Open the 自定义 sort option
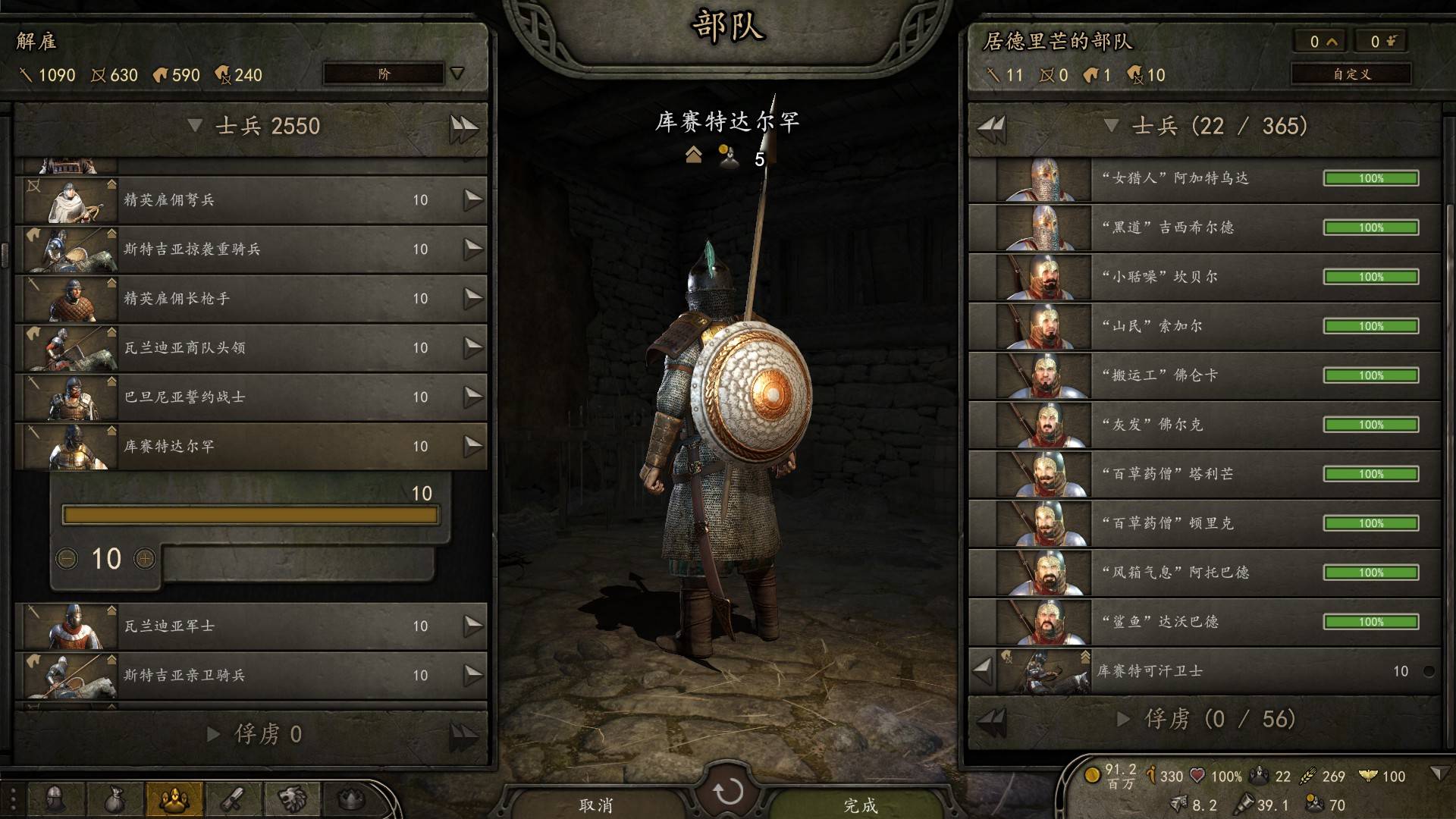This screenshot has width=1456, height=819. click(1351, 74)
